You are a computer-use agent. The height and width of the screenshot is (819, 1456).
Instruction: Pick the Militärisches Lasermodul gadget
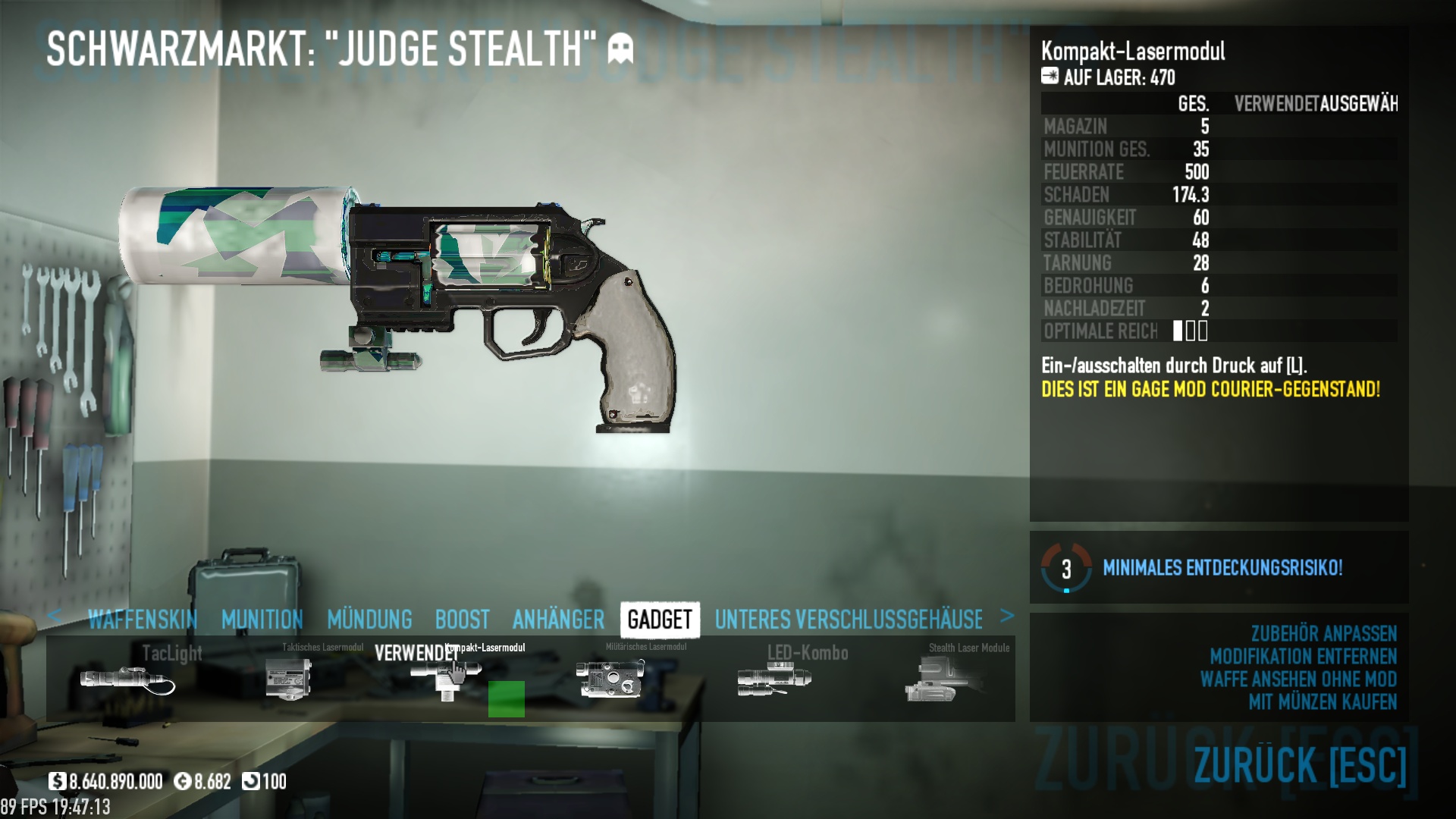tap(610, 678)
